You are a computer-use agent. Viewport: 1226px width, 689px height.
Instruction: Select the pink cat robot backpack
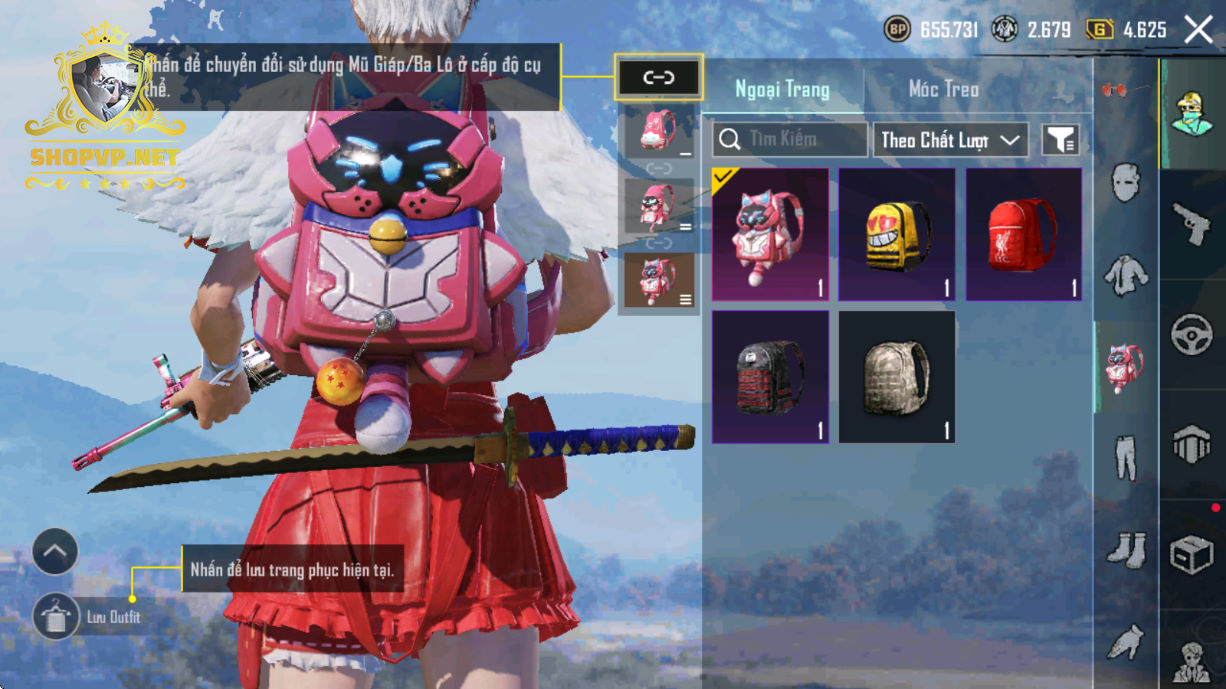[x=770, y=234]
